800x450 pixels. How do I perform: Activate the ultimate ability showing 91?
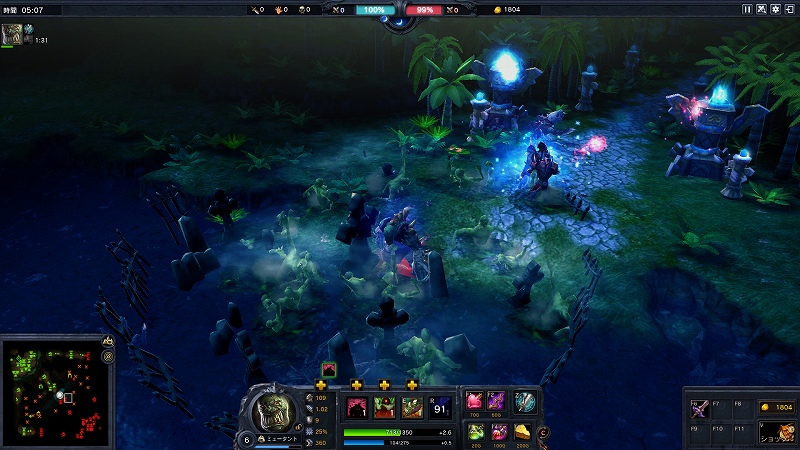pyautogui.click(x=440, y=407)
